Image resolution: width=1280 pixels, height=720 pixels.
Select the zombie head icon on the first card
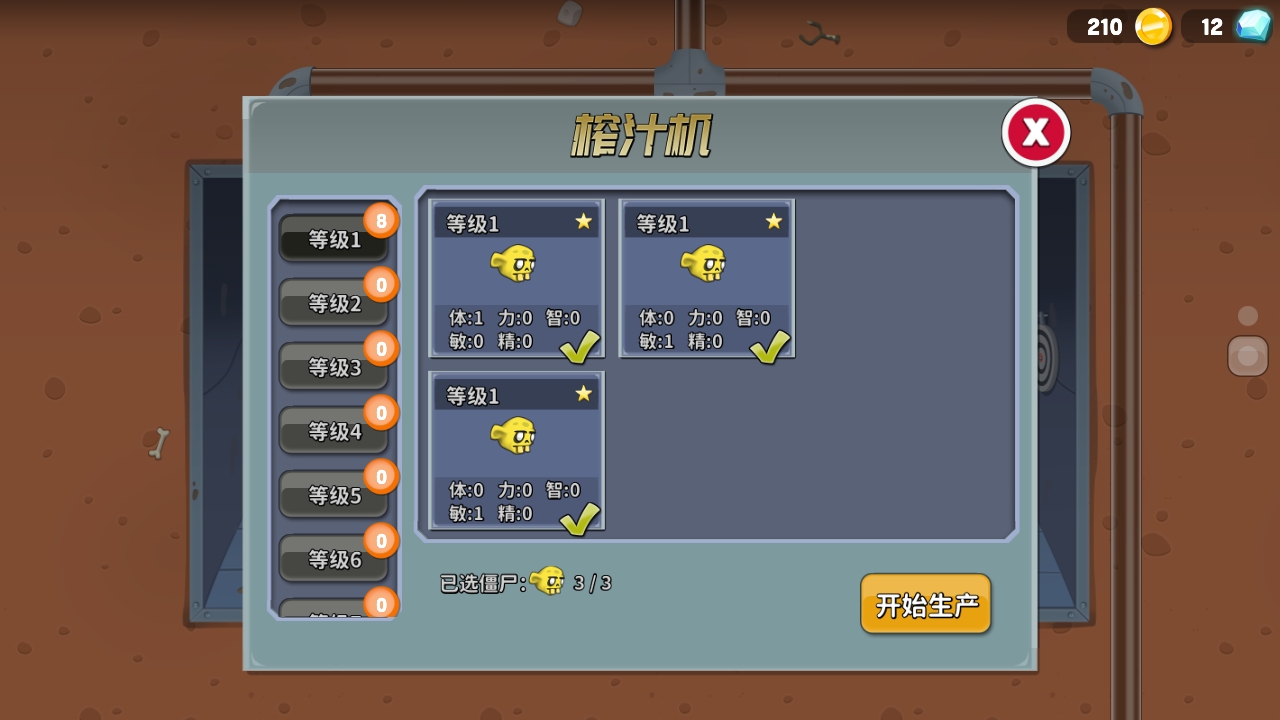pyautogui.click(x=516, y=265)
